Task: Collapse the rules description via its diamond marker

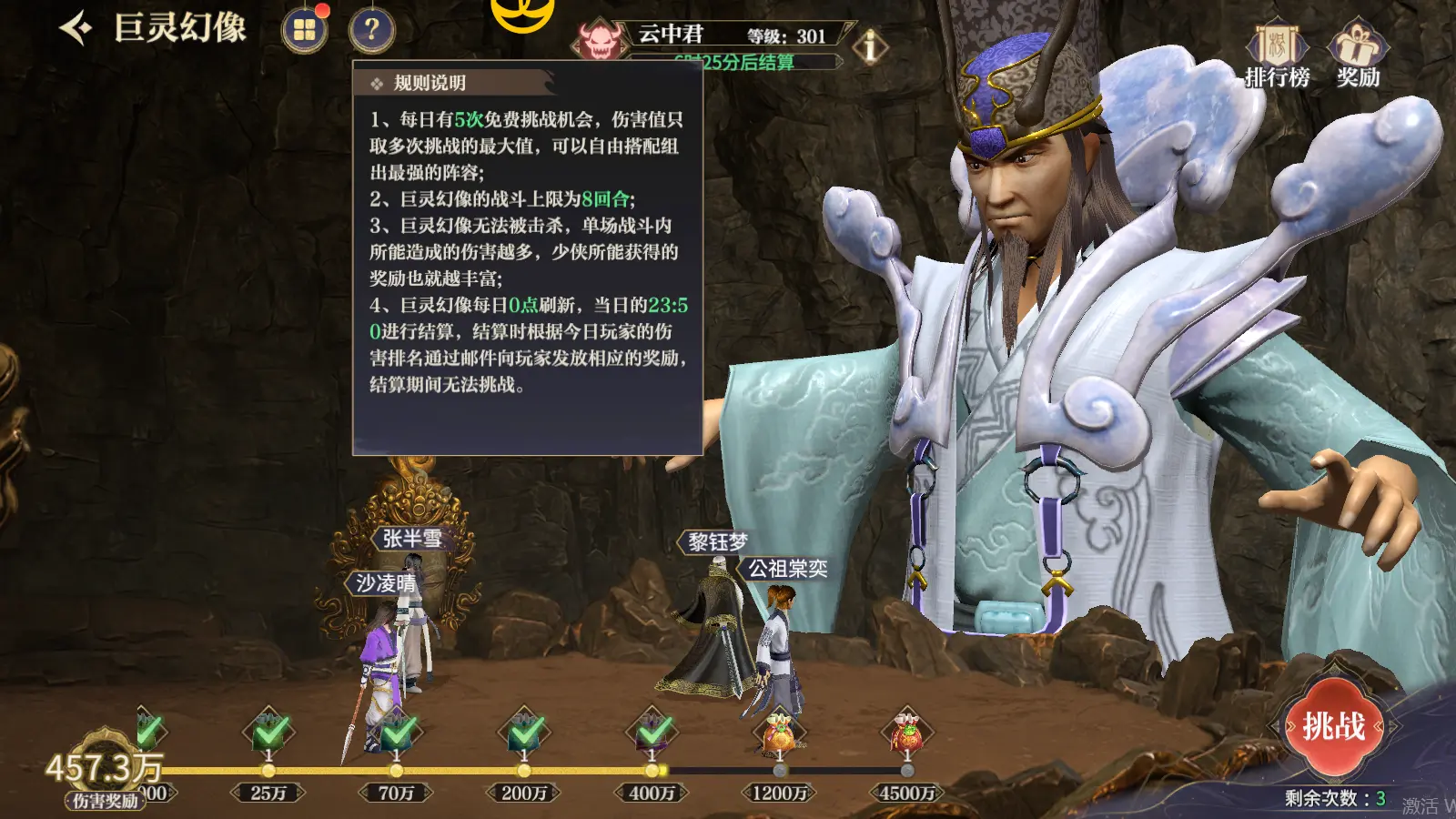Action: [375, 80]
